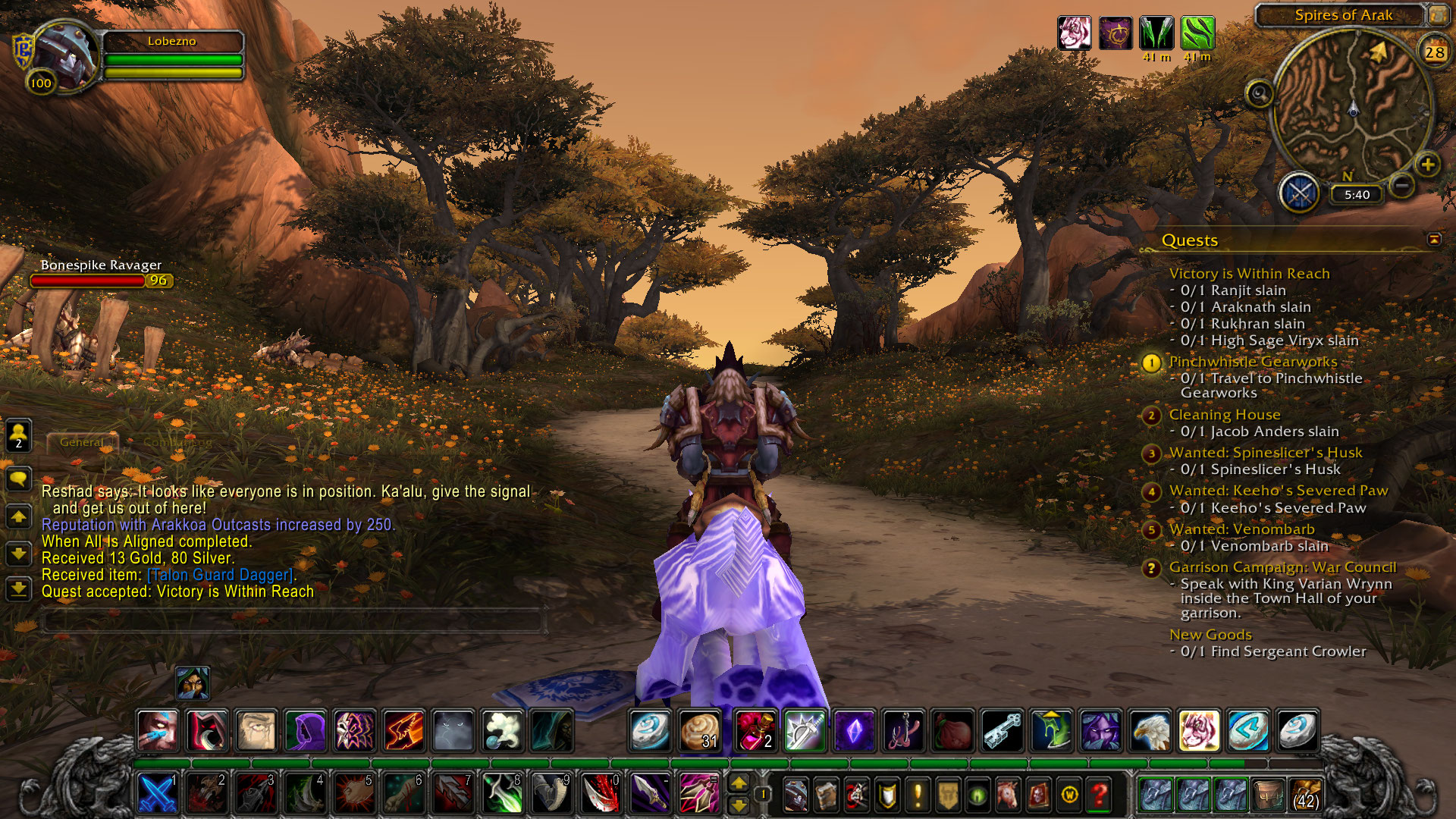Use the red healing potion slot
Screen dimensions: 1456x819
point(755,730)
